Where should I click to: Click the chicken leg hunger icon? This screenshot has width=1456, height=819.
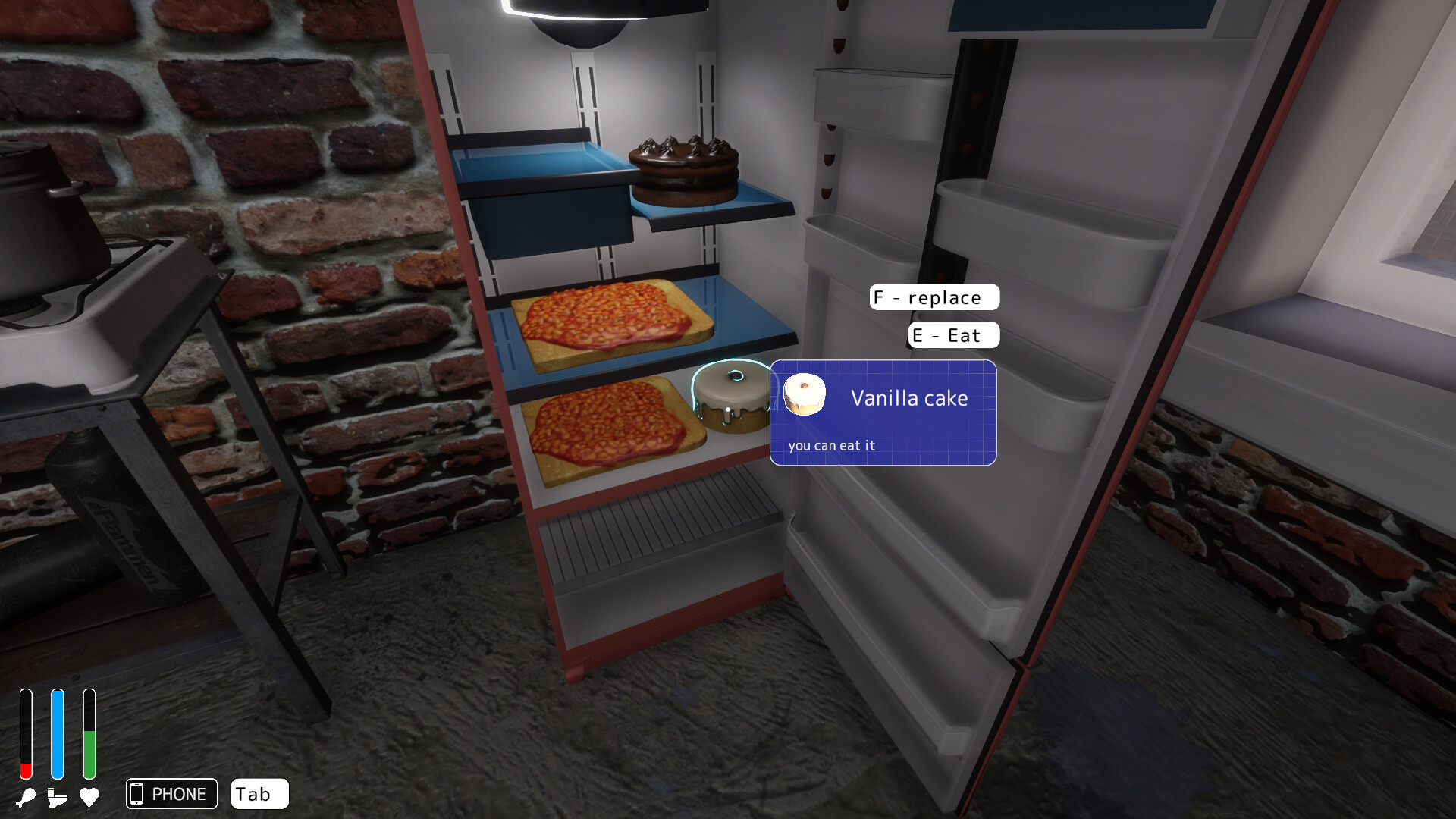pos(25,797)
